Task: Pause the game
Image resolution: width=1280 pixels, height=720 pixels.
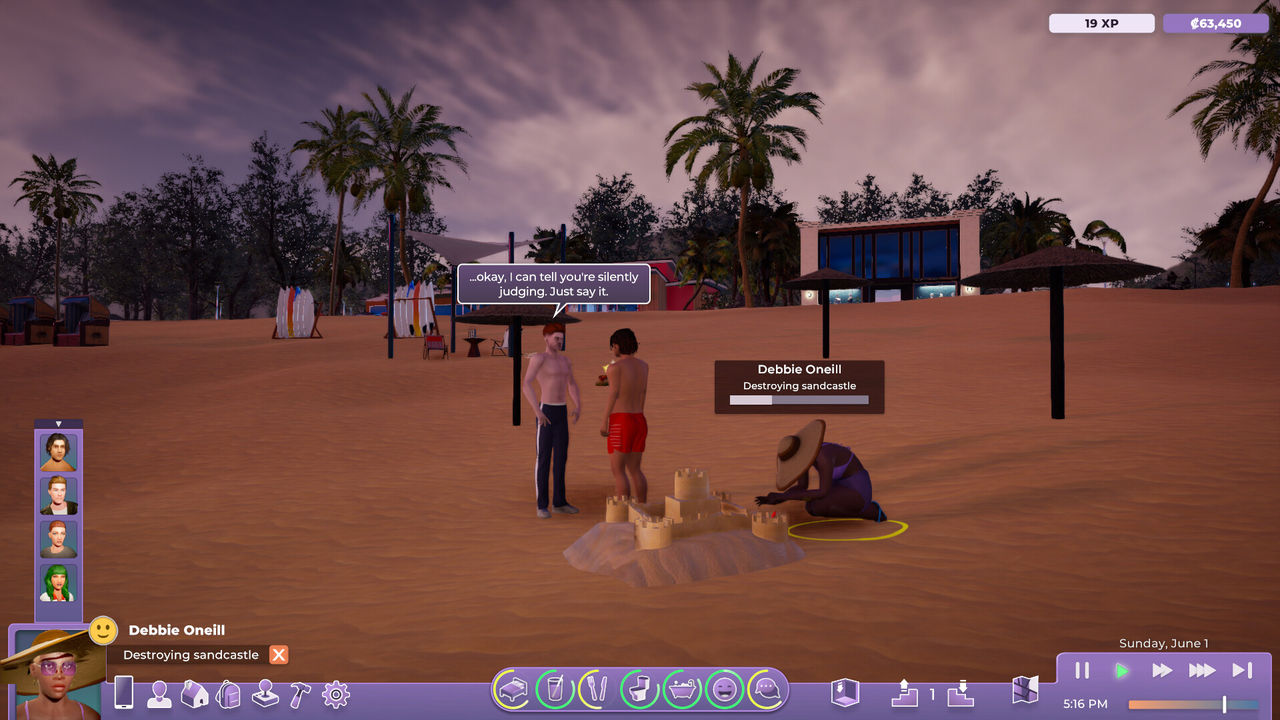Action: pyautogui.click(x=1082, y=670)
